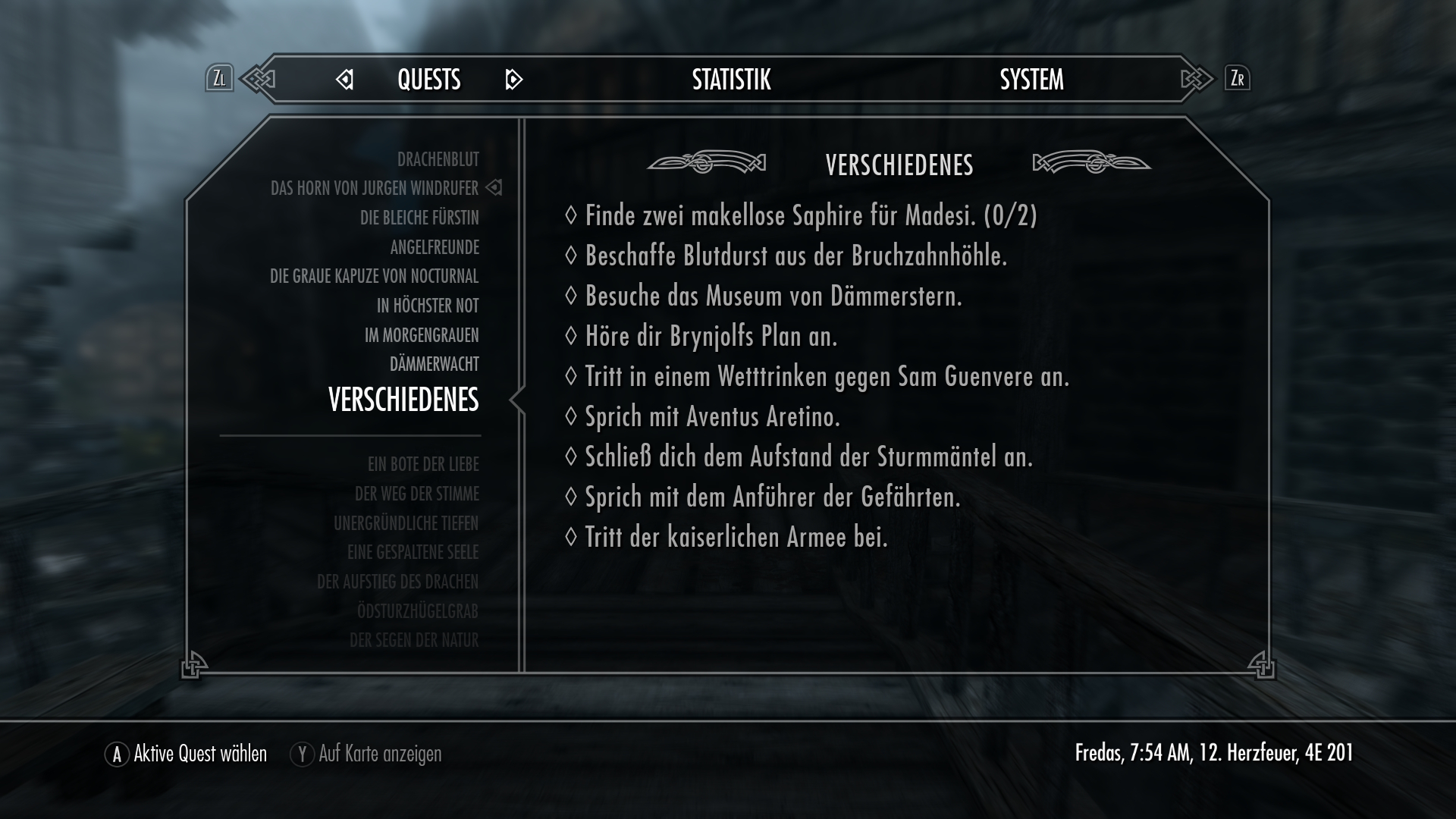Expand 'Die Bleiche Fürstin' quest details
The width and height of the screenshot is (1456, 819).
(419, 218)
